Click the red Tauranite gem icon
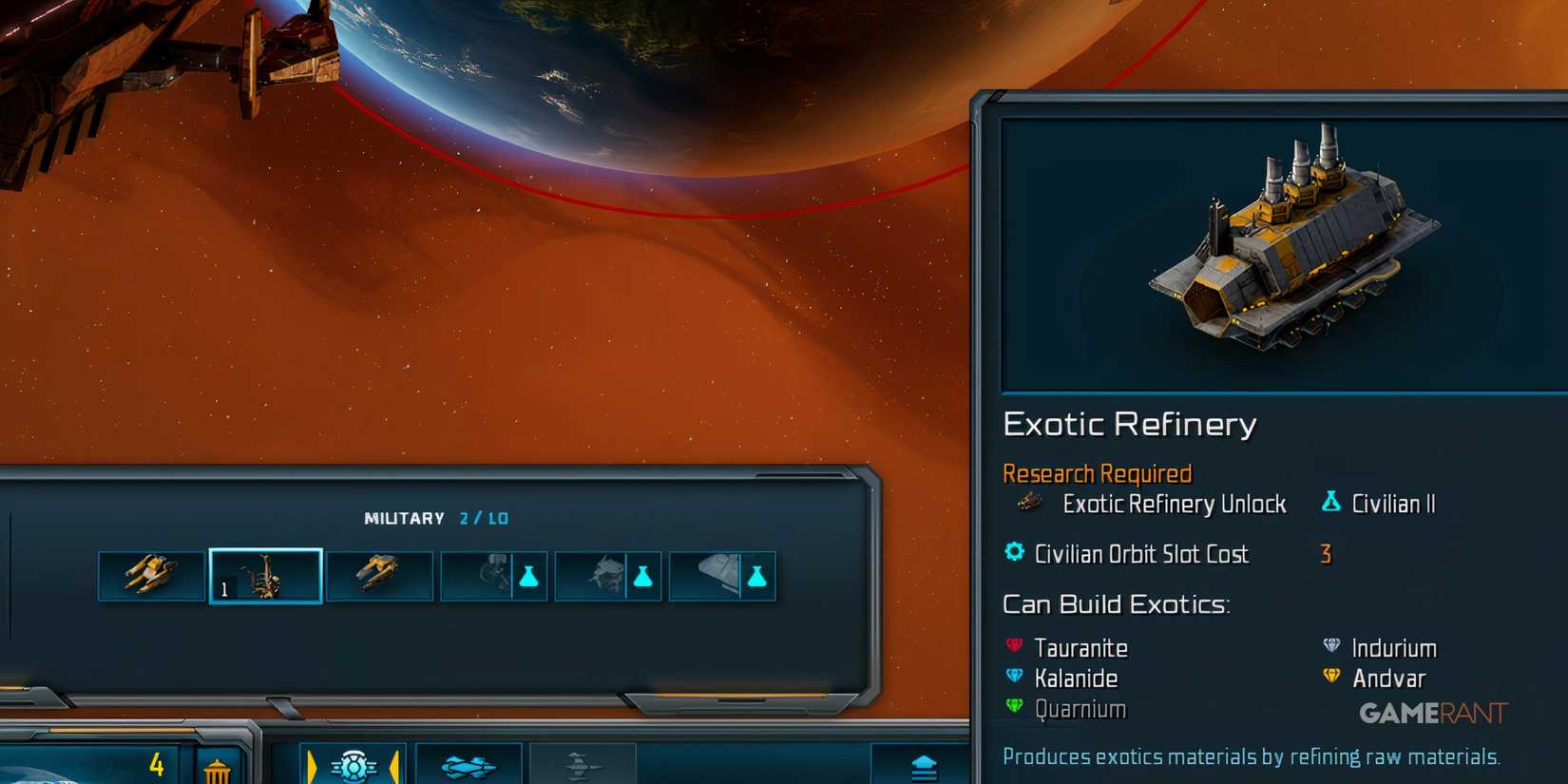Screen dimensions: 1568x784 pos(1013,647)
